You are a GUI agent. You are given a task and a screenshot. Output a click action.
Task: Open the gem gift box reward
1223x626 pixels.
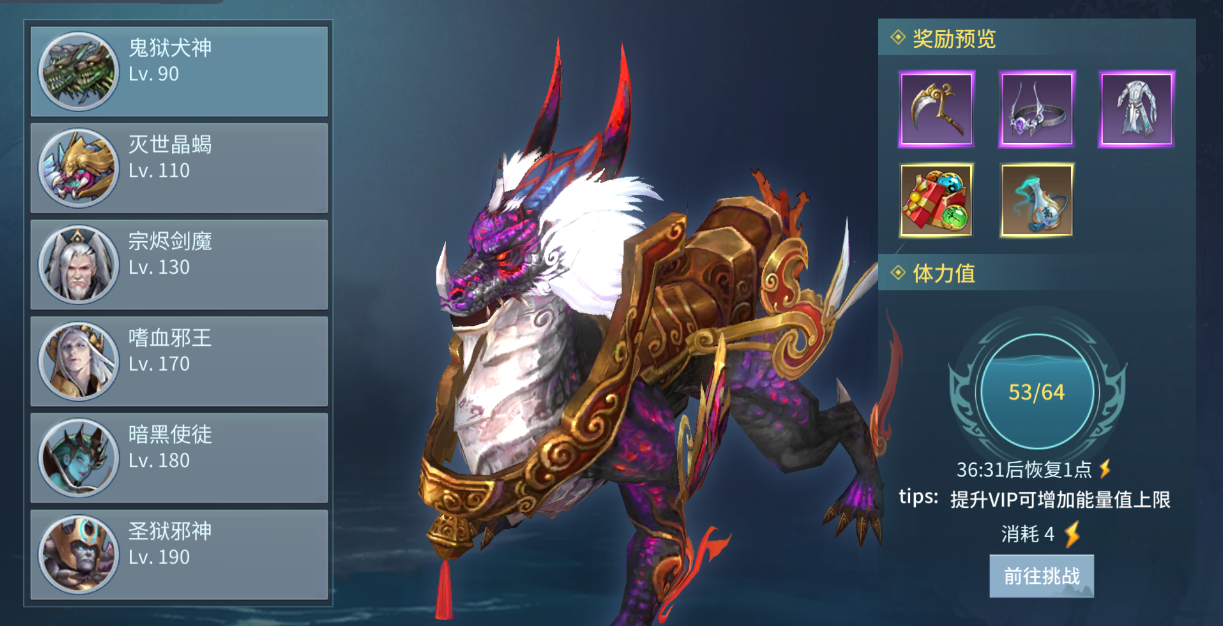[x=937, y=200]
